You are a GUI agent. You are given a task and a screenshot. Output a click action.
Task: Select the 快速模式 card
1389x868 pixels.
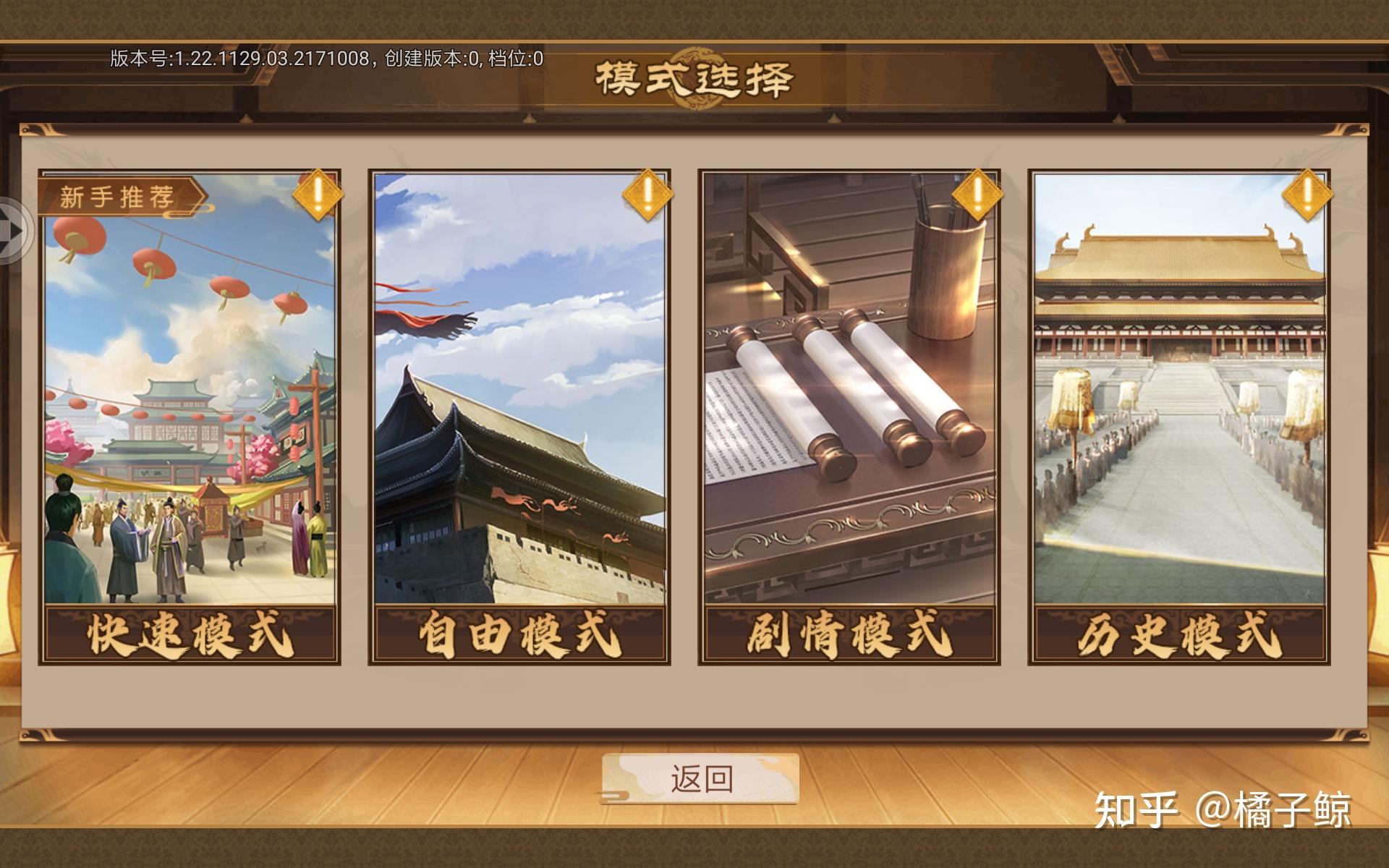(x=190, y=417)
